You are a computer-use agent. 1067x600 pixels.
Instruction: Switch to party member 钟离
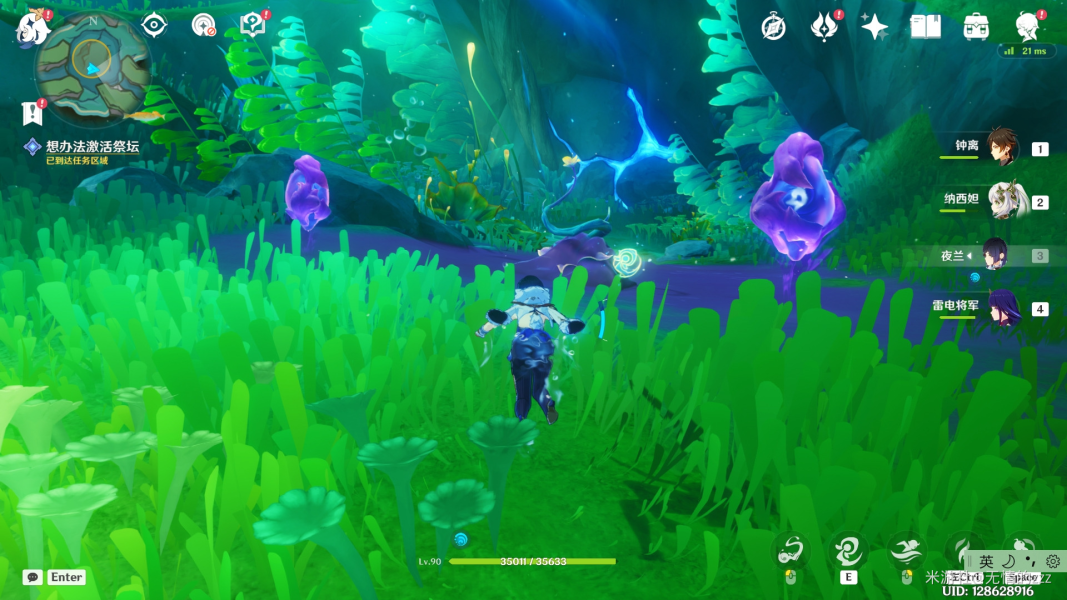pos(1001,148)
